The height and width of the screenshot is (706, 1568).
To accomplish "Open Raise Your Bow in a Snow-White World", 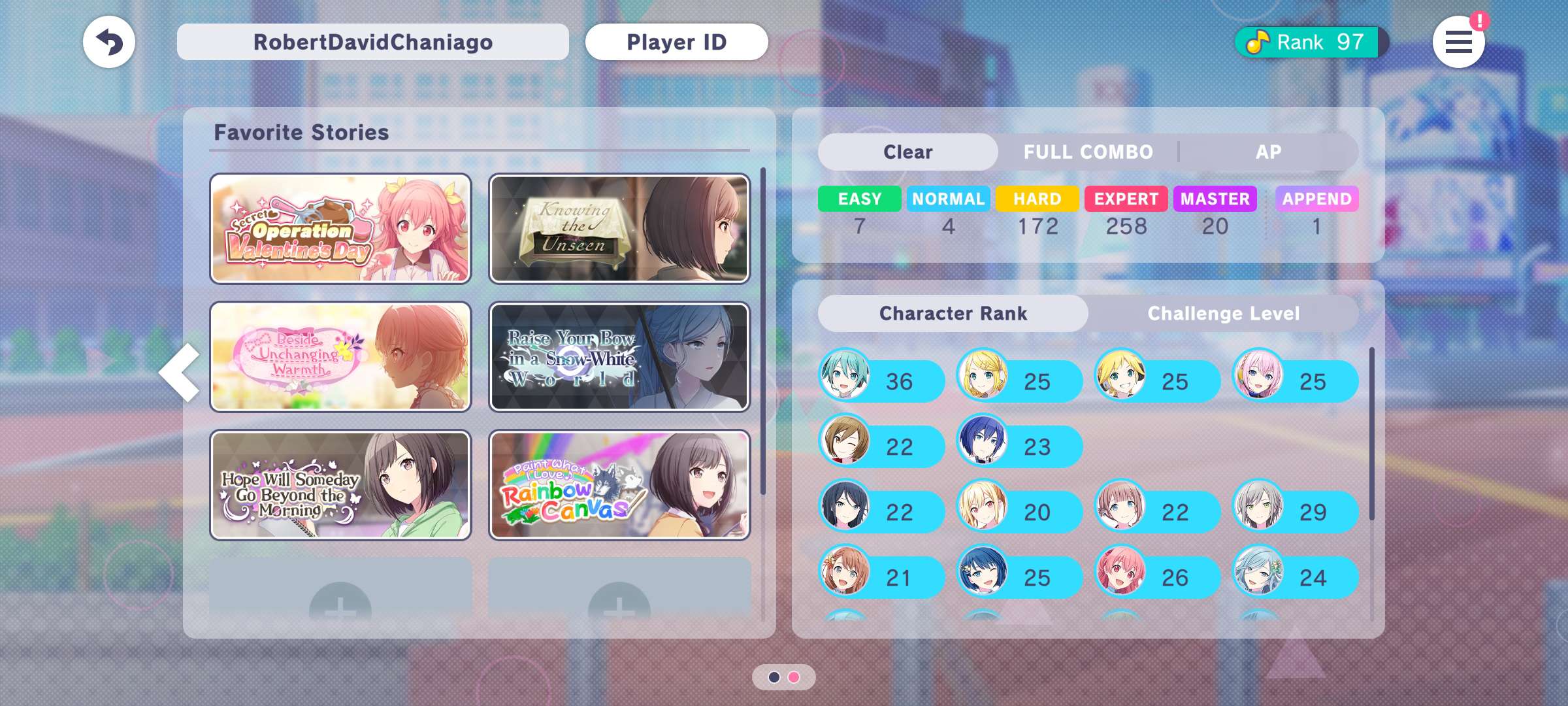I will click(x=619, y=357).
